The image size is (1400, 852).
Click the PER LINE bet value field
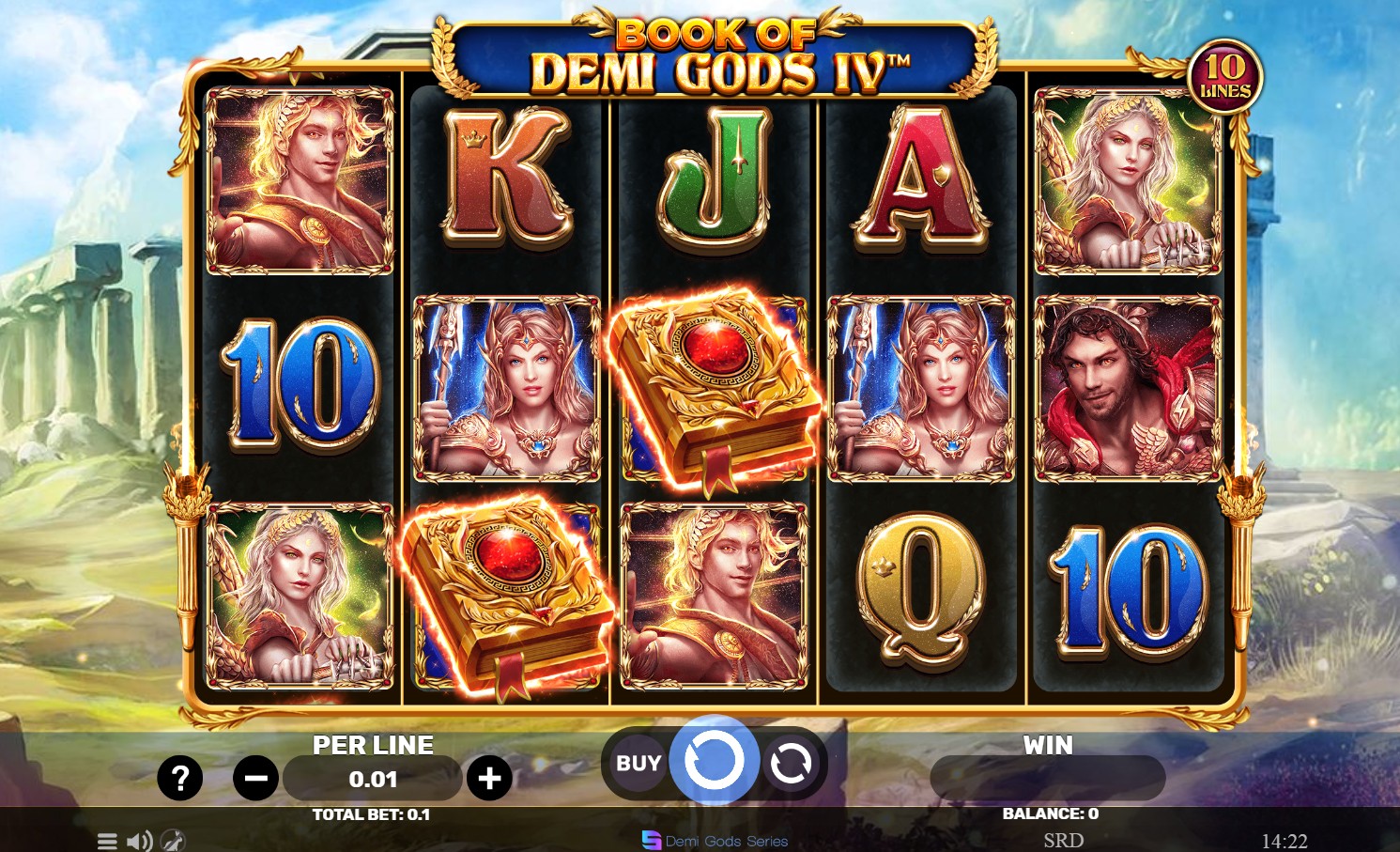tap(373, 778)
